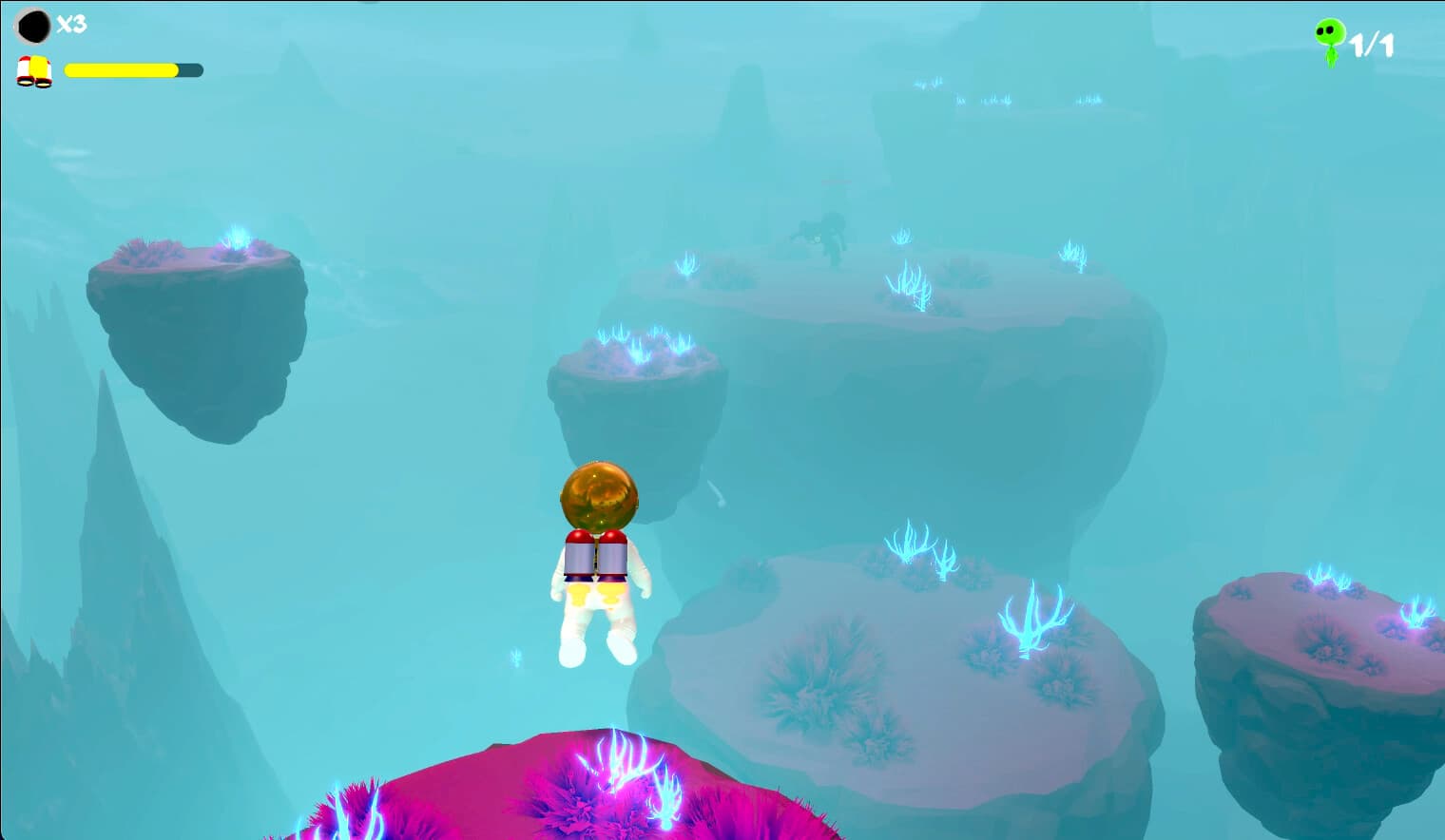Click the yellow jetpack fuel bar
This screenshot has height=840, width=1445.
[119, 69]
